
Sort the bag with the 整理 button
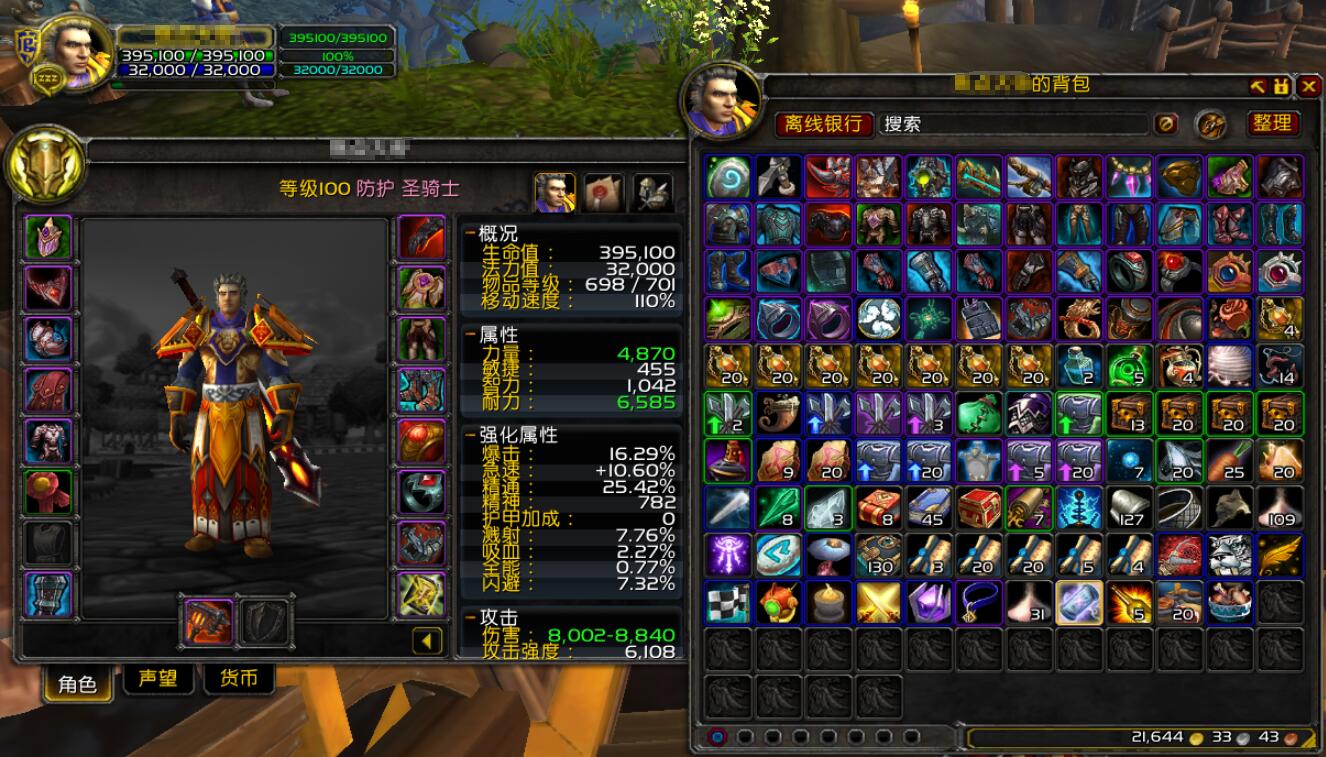(1272, 123)
